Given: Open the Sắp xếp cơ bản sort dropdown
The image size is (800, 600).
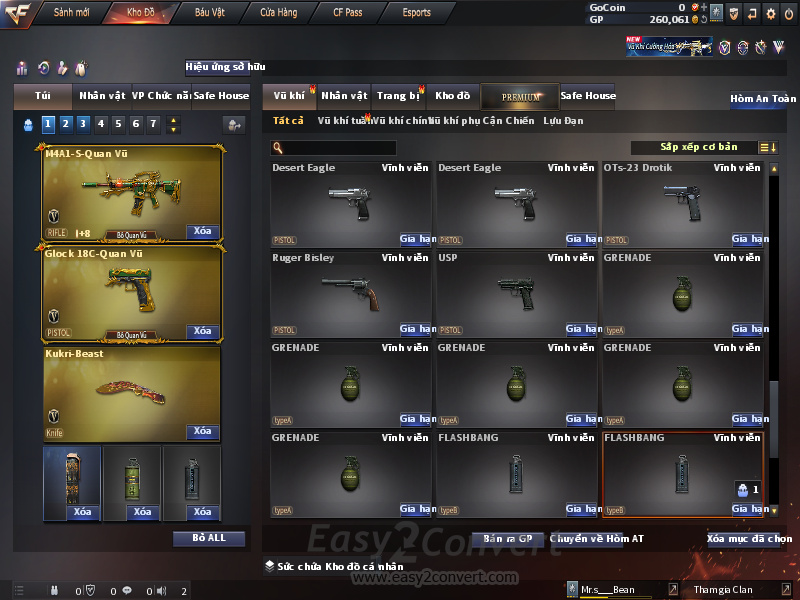Looking at the screenshot, I should click(x=698, y=148).
